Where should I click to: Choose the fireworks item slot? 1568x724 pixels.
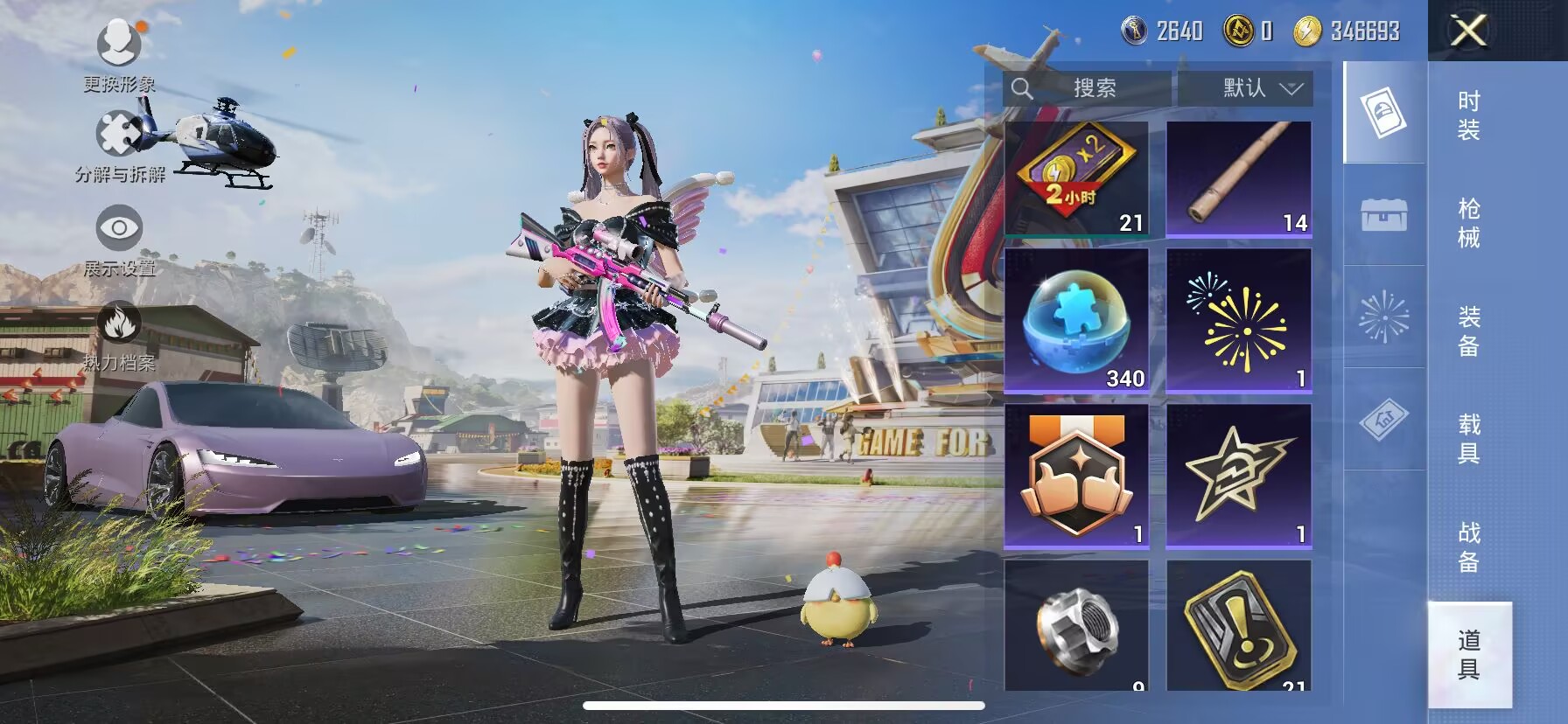point(1238,320)
